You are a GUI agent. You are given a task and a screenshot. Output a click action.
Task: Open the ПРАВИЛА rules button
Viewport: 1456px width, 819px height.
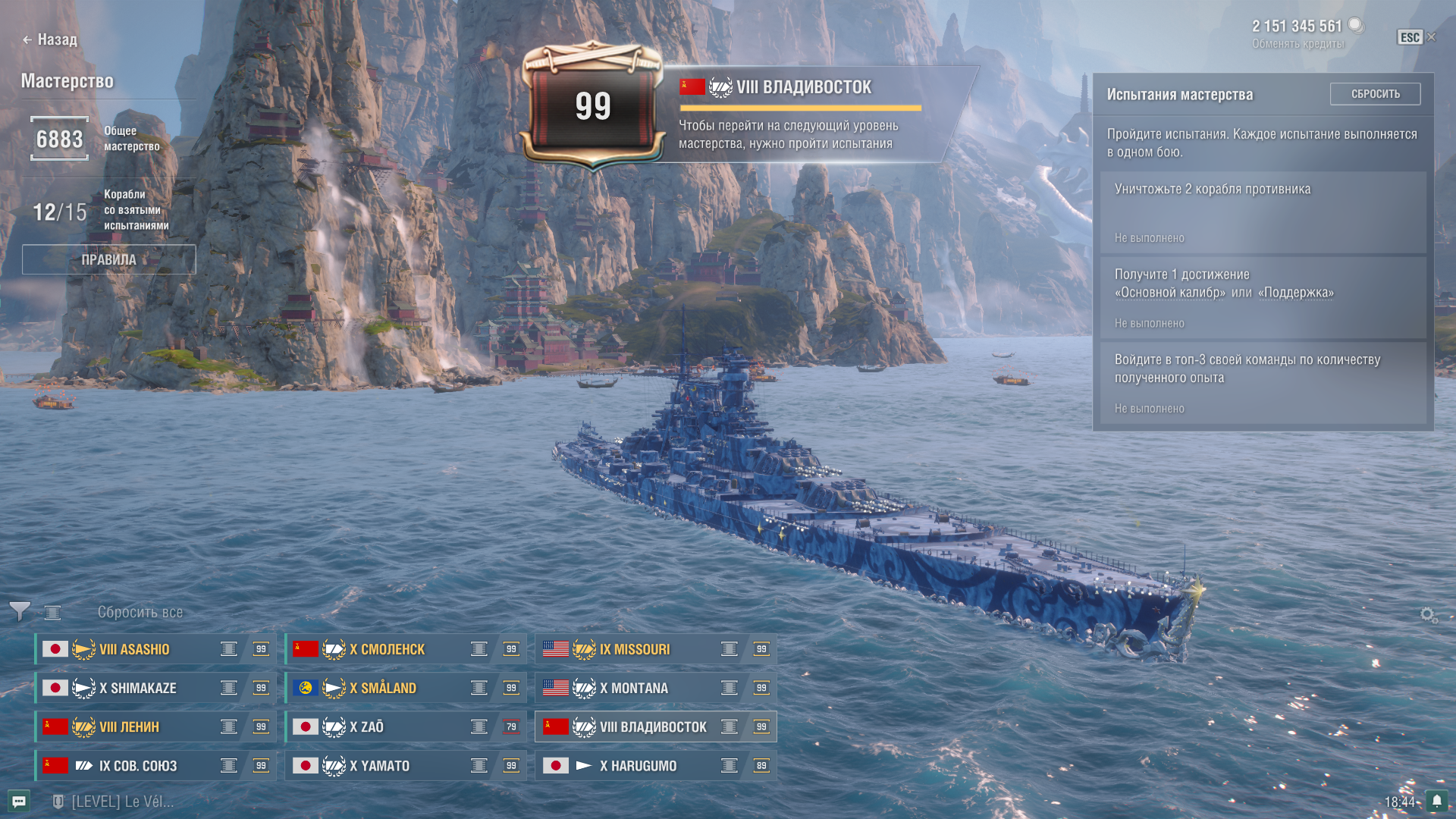[x=108, y=259]
